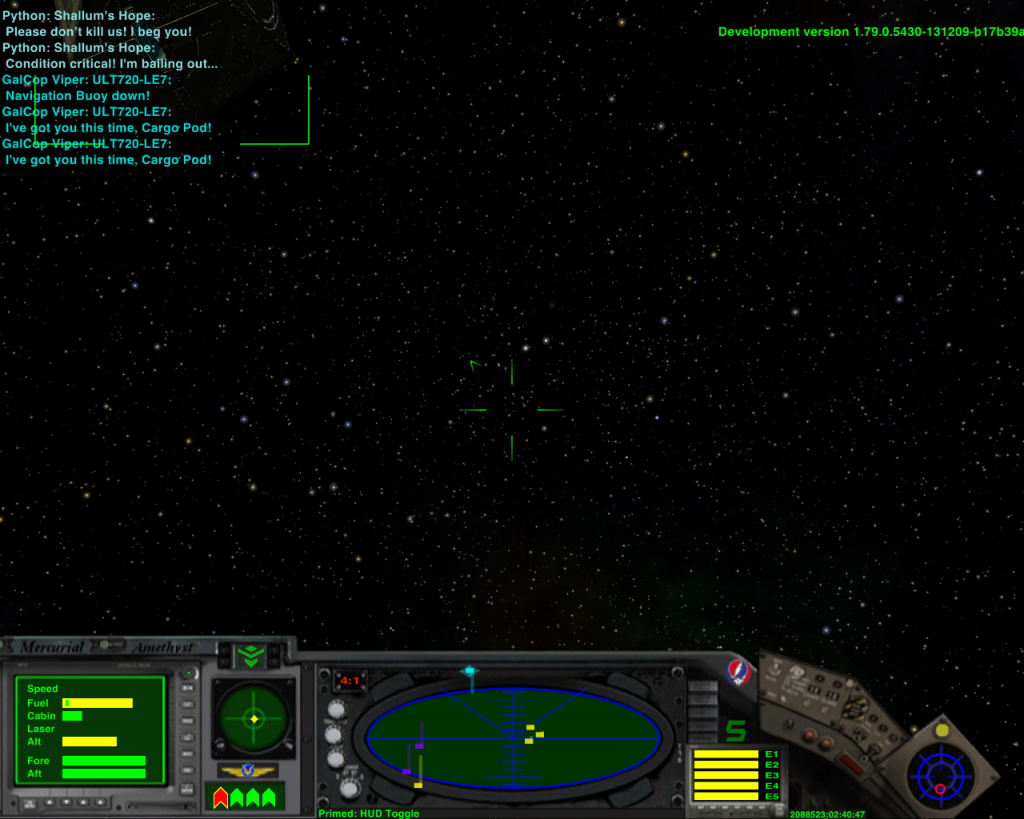Click the gold winged badge emblem
This screenshot has width=1024, height=819.
coord(248,770)
